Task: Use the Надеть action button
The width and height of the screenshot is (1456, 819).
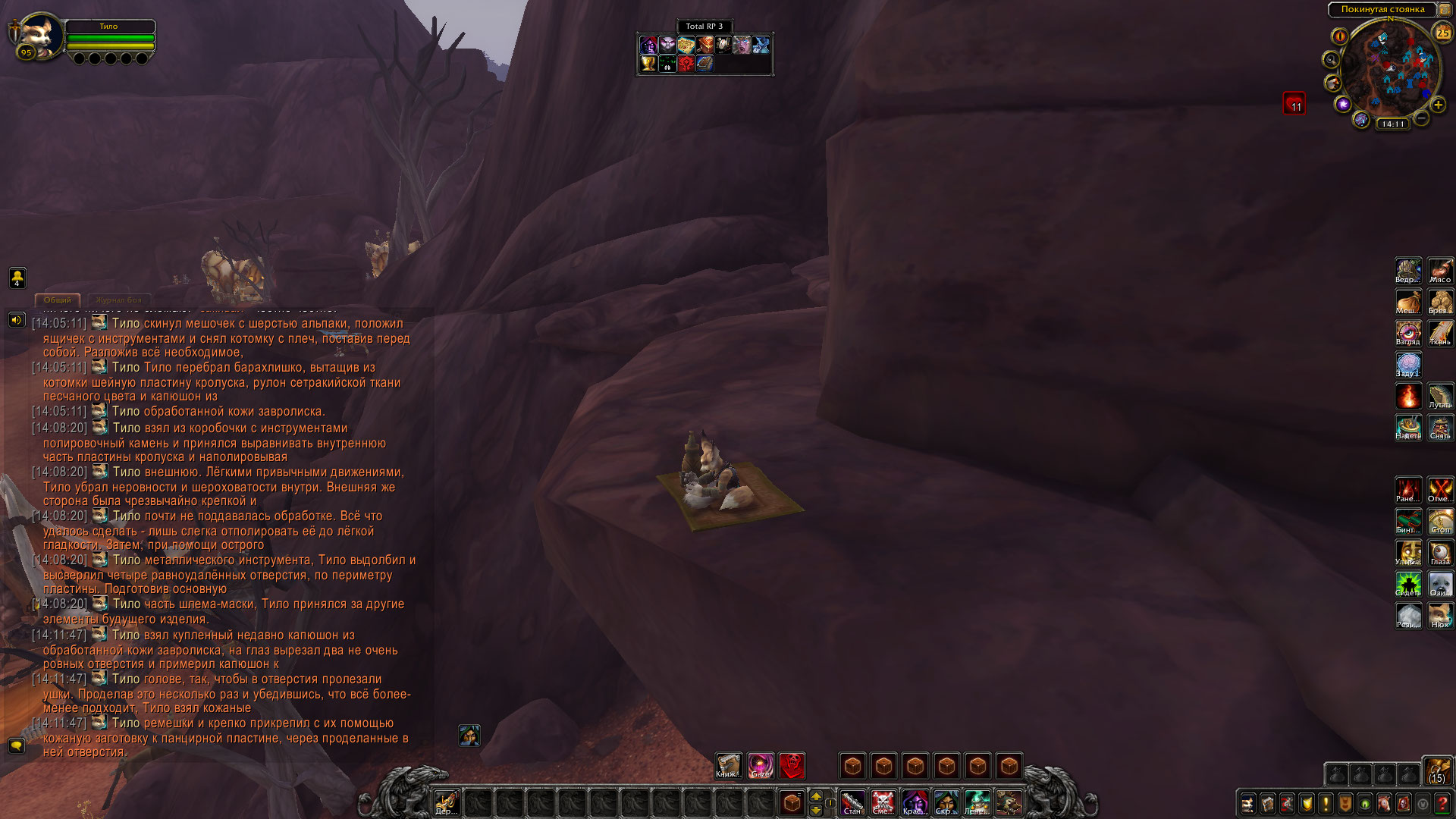Action: (x=1408, y=427)
